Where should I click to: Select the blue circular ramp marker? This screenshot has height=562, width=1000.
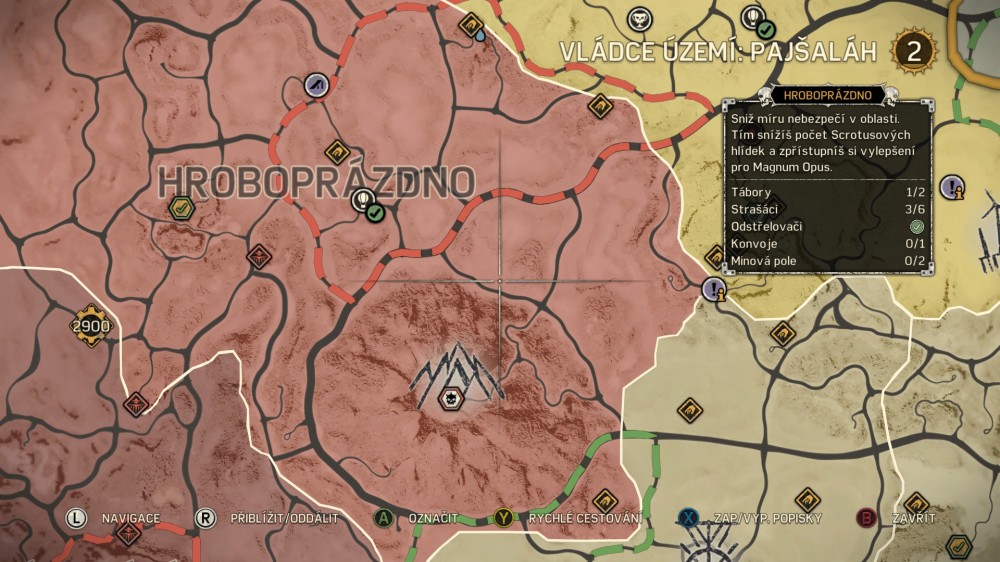[x=317, y=86]
